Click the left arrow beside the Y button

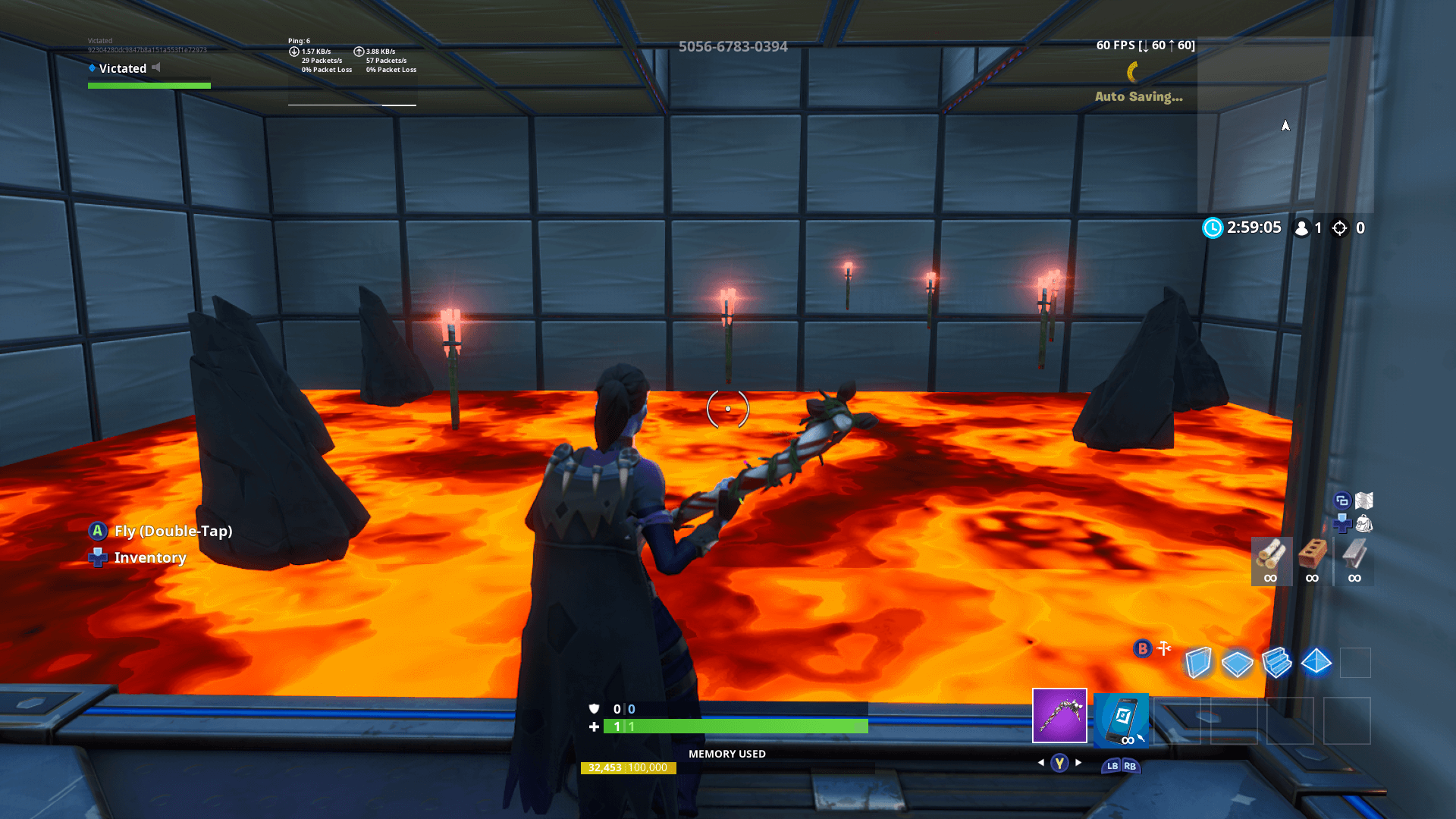pos(1041,763)
